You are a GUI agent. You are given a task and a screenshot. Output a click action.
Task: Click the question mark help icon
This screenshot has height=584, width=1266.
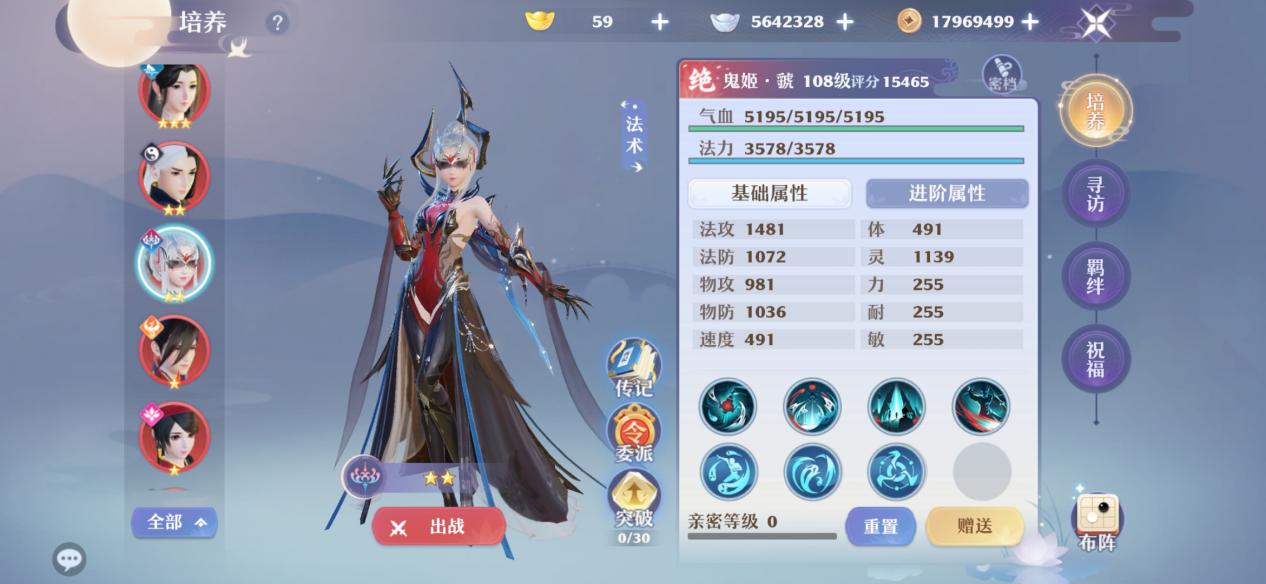click(277, 22)
